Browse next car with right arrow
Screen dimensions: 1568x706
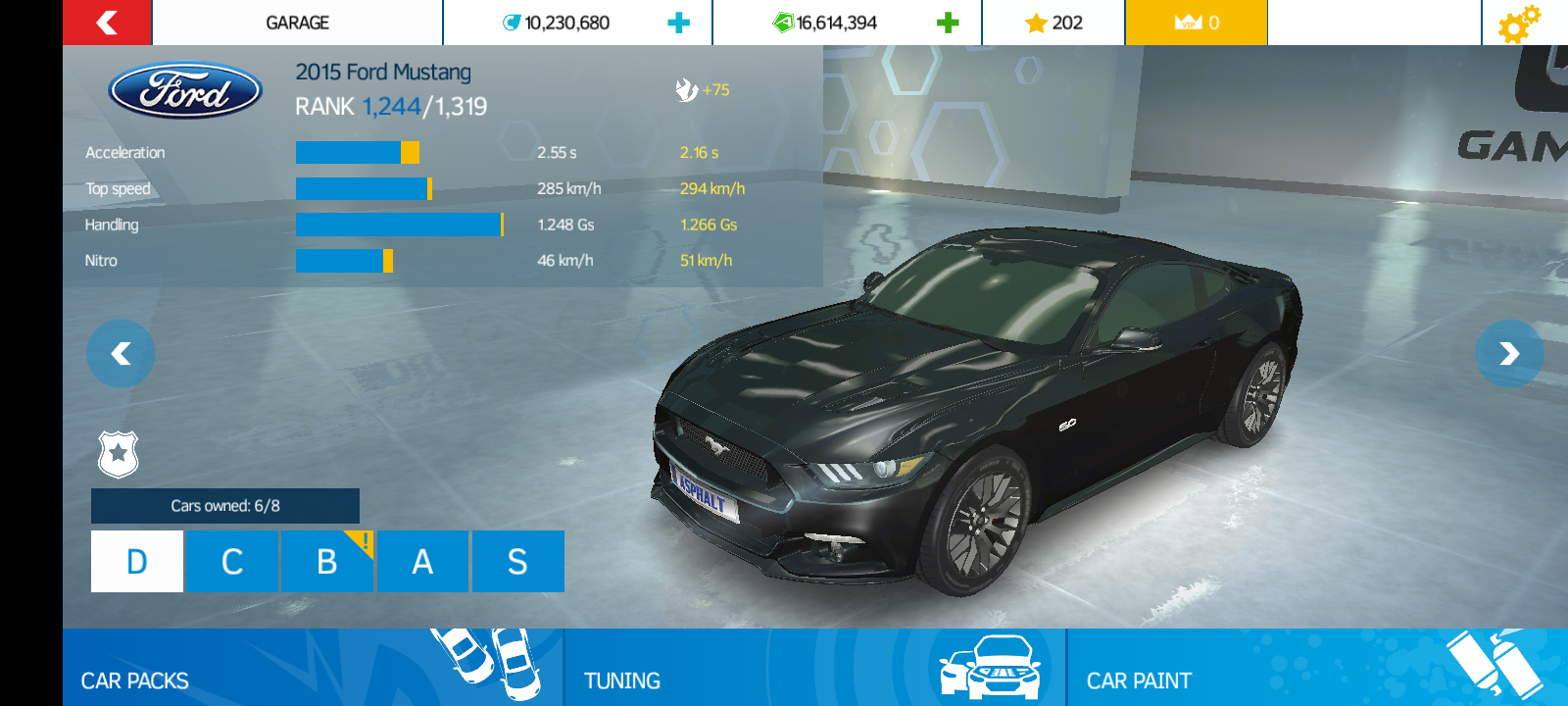(1510, 354)
